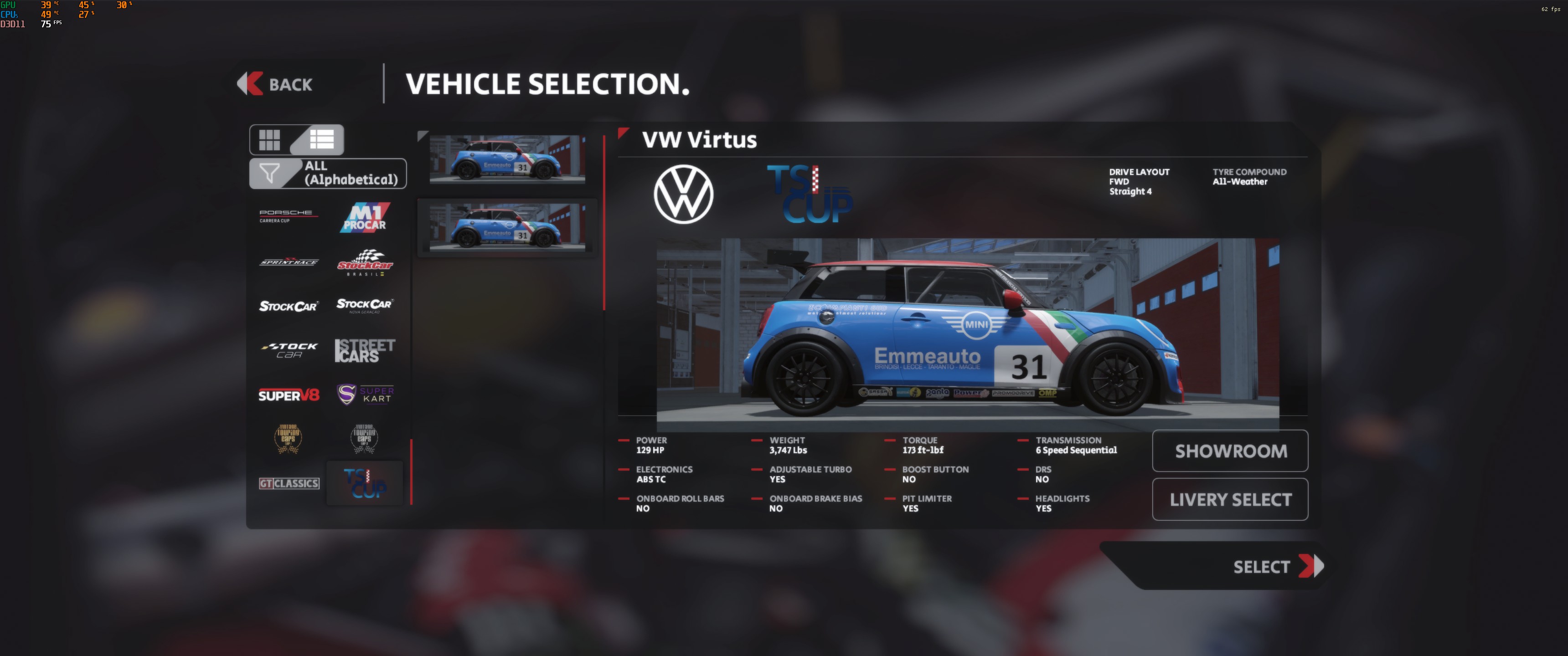1568x656 pixels.
Task: Switch to list view layout
Action: pos(321,139)
